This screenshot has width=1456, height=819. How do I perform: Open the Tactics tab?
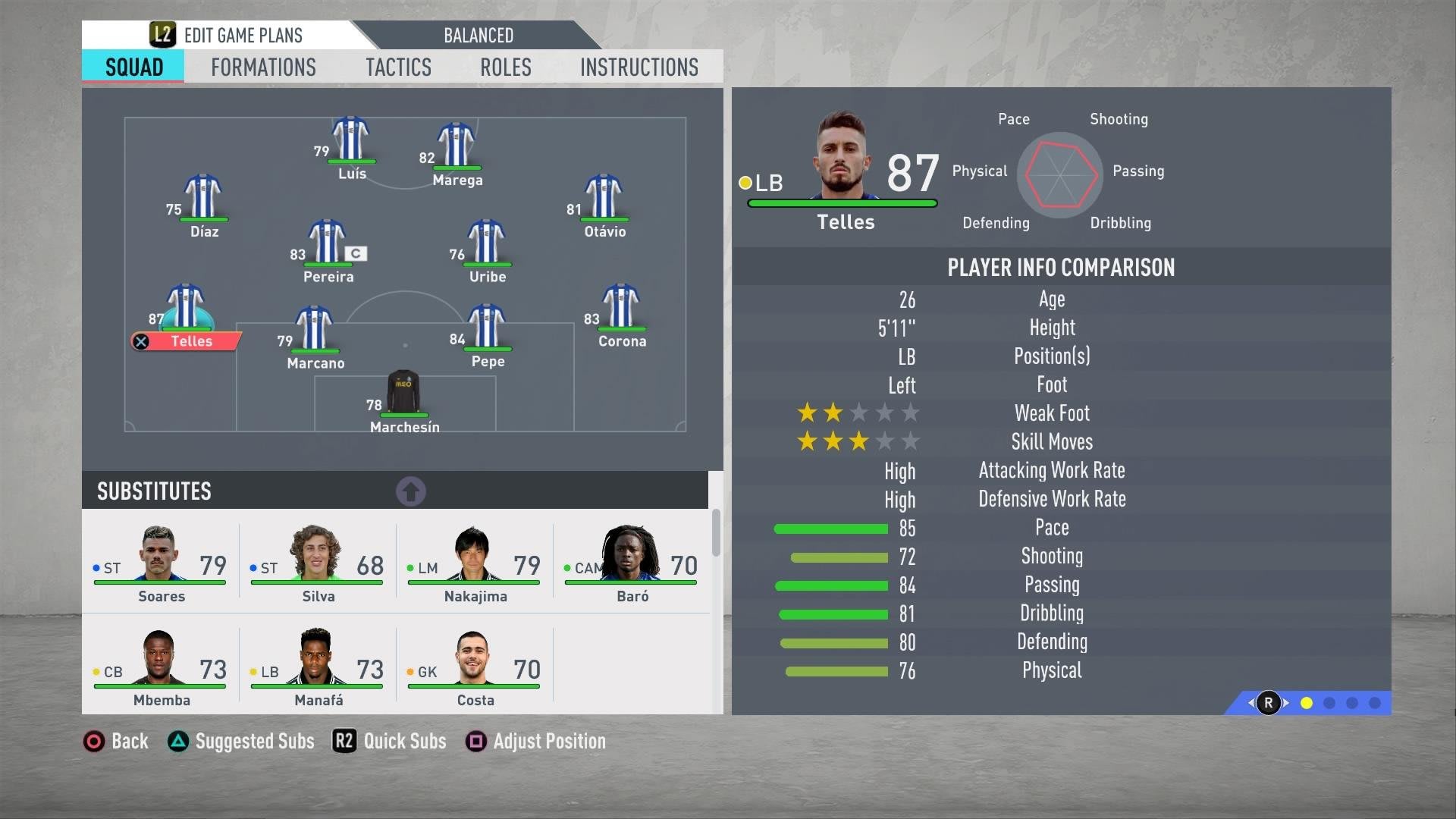398,67
